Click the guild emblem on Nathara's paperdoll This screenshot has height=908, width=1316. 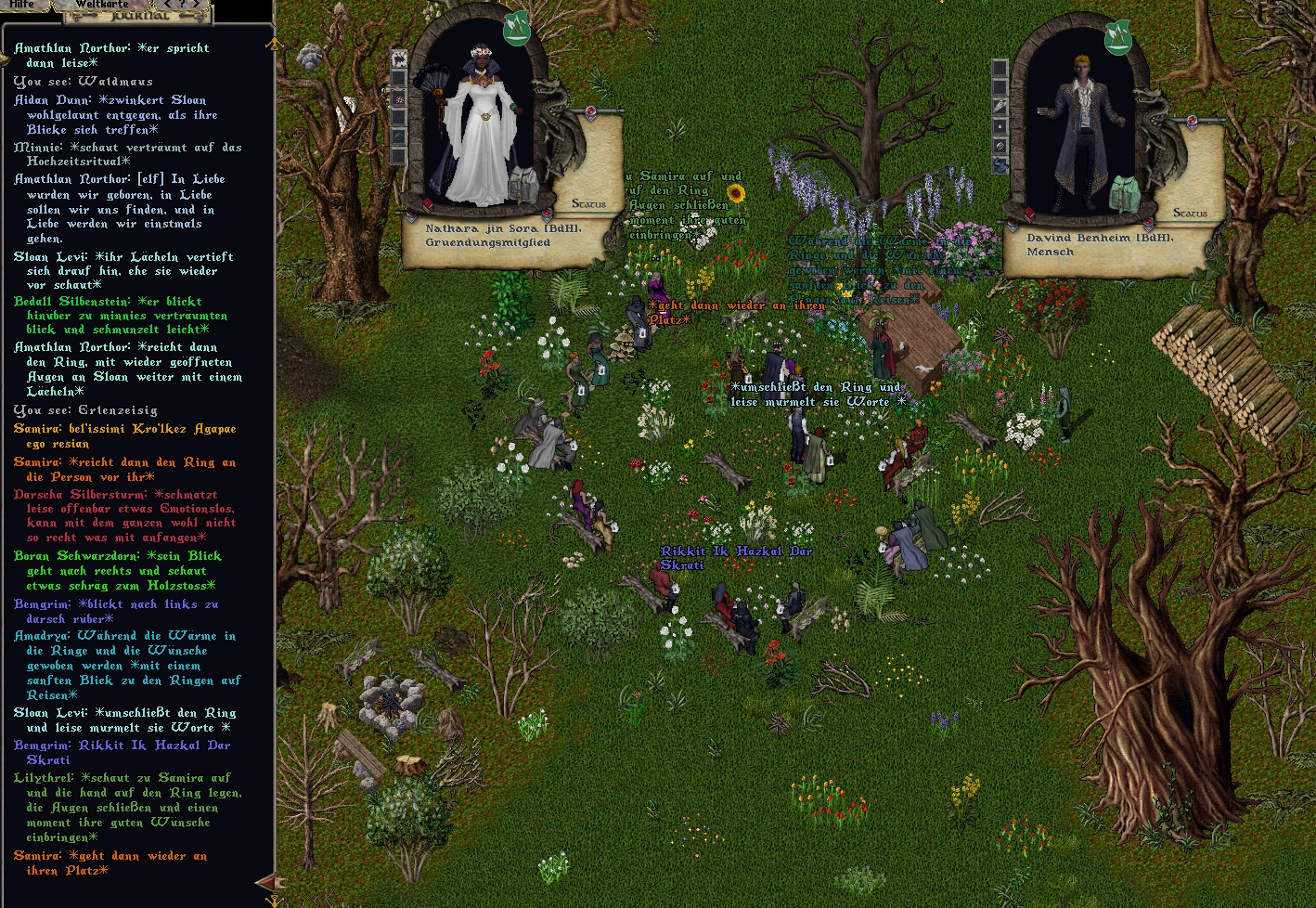516,29
